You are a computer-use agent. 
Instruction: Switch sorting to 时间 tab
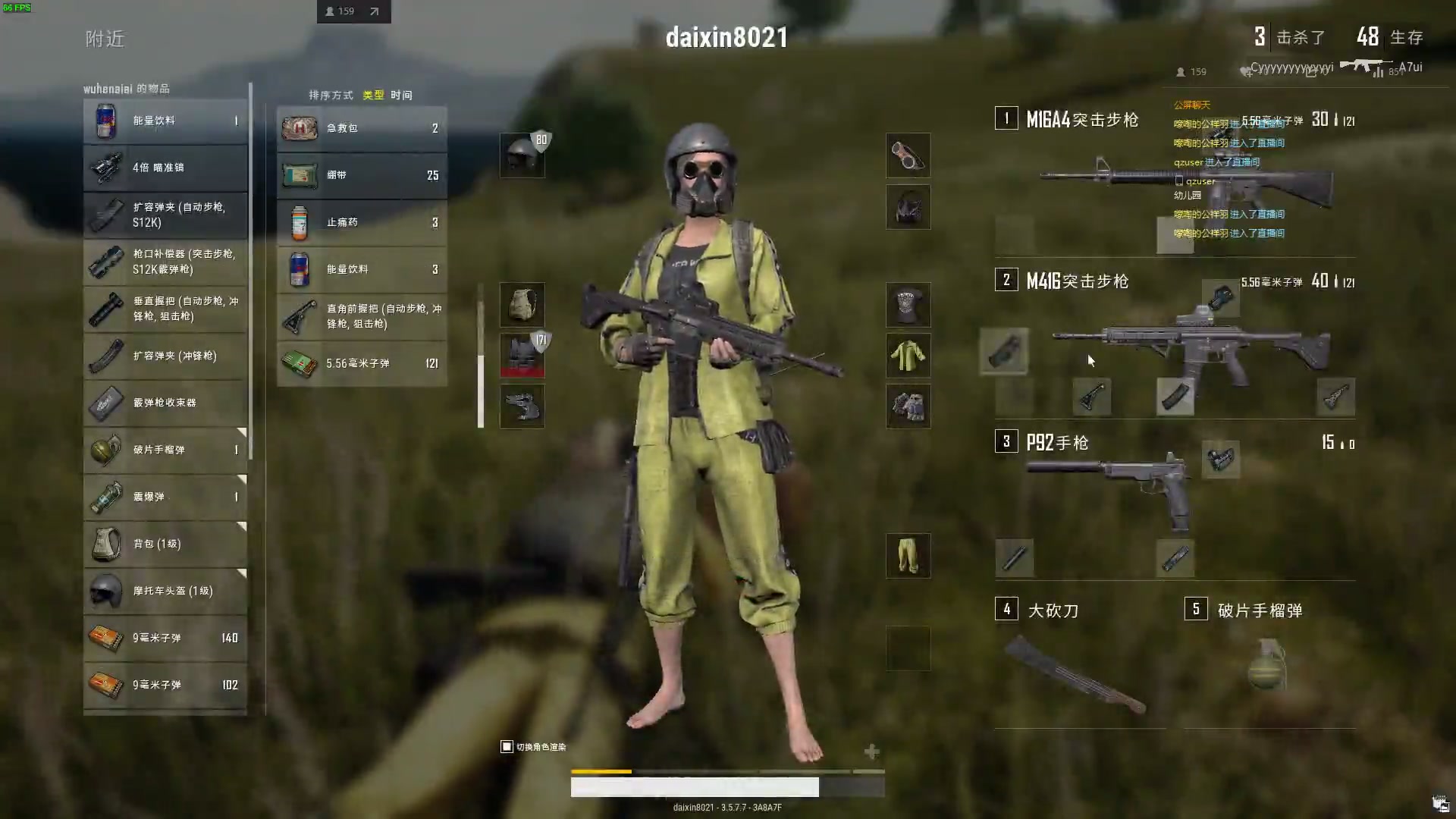pos(401,95)
